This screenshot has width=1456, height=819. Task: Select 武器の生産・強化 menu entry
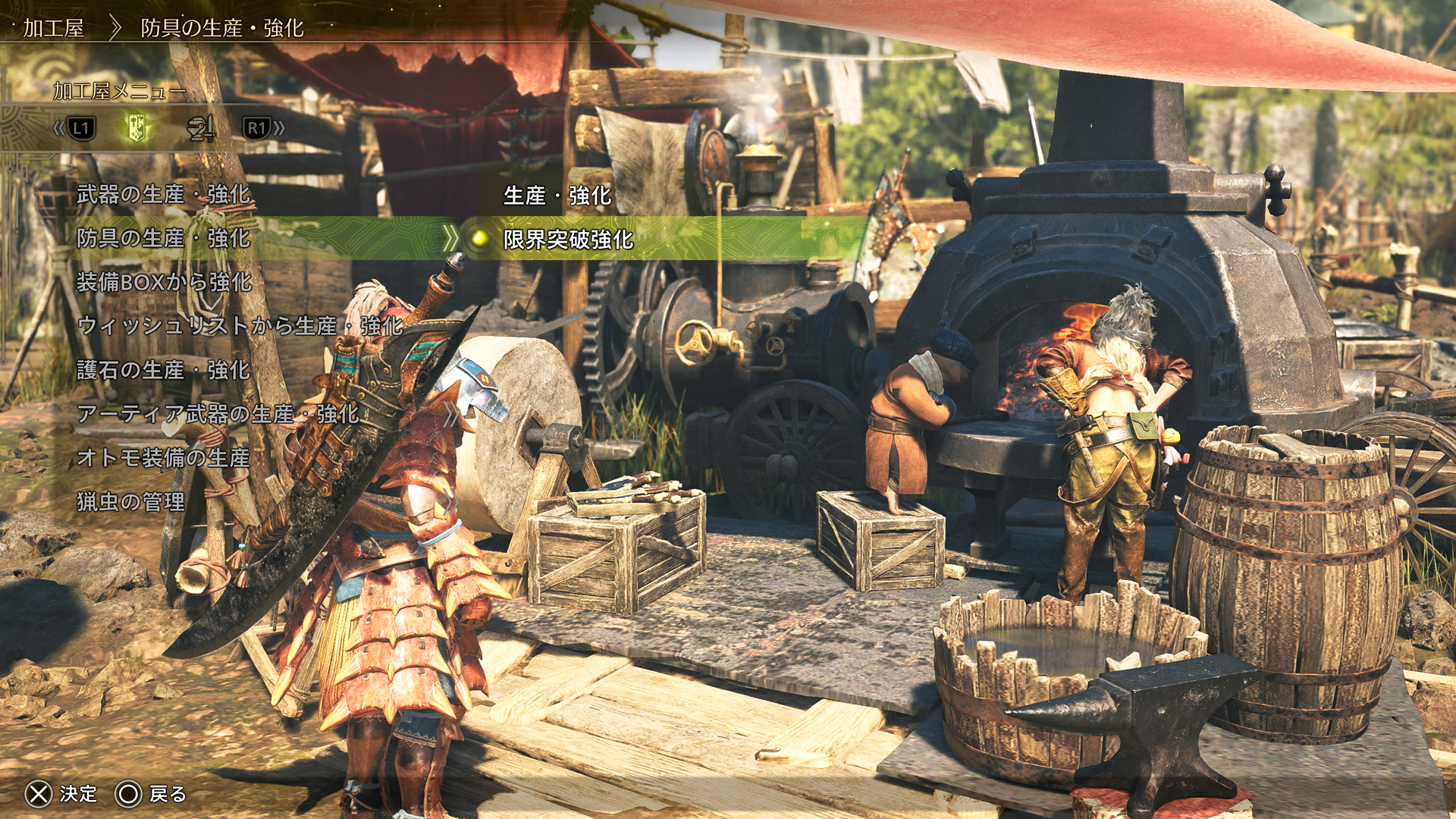click(163, 195)
